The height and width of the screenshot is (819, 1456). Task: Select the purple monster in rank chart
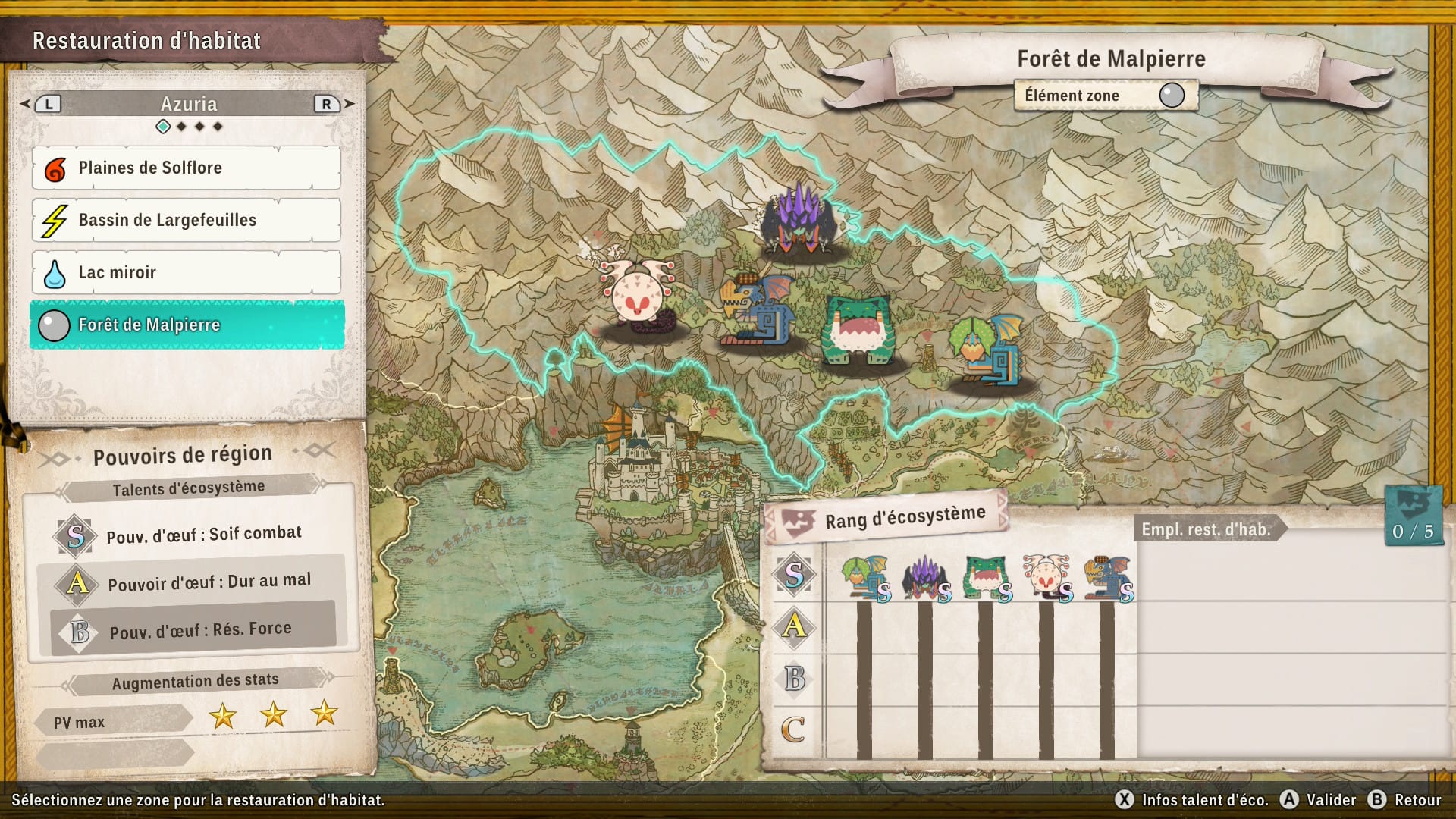coord(925,578)
